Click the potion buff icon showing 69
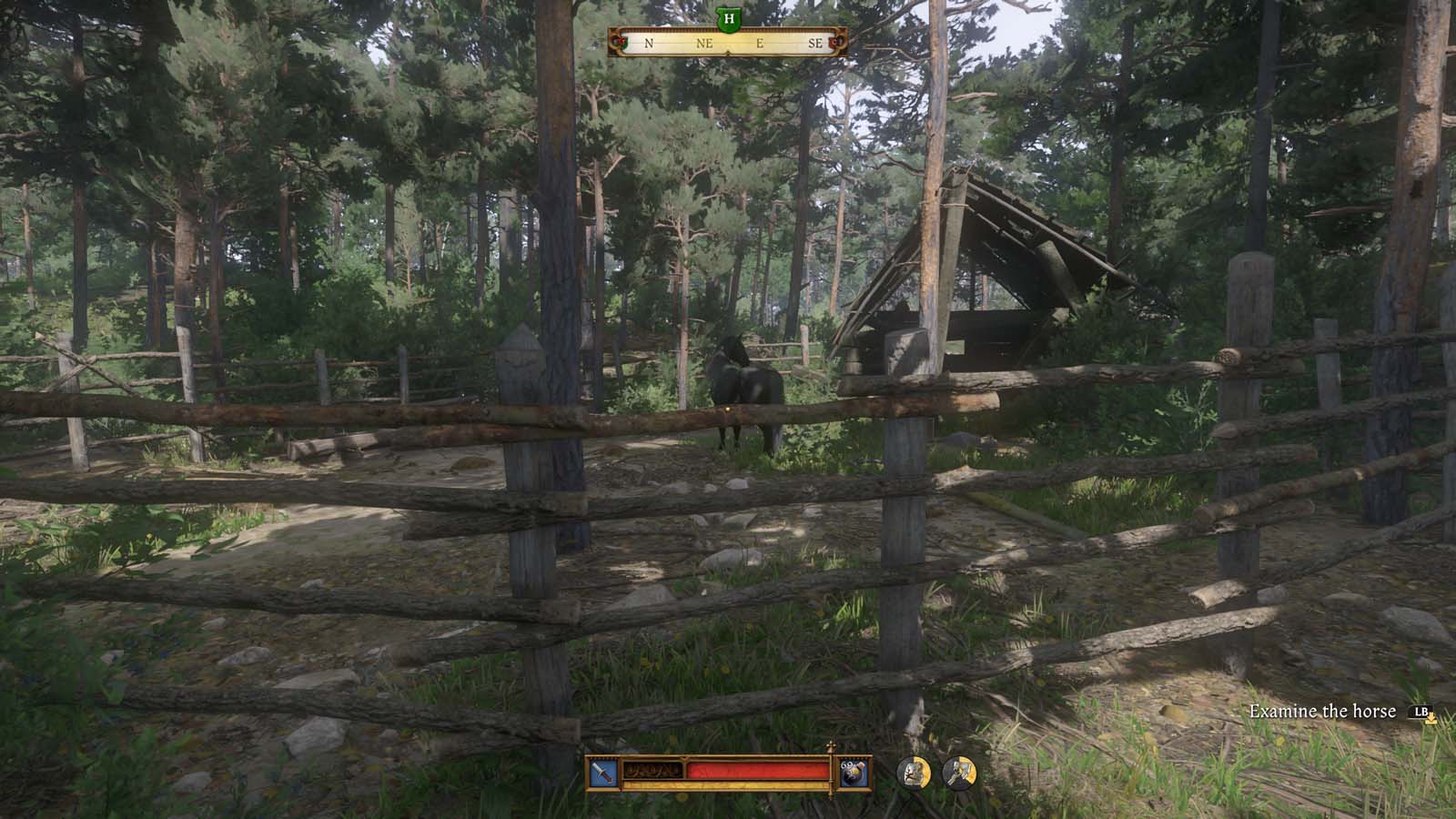The image size is (1456, 819). pos(855,773)
